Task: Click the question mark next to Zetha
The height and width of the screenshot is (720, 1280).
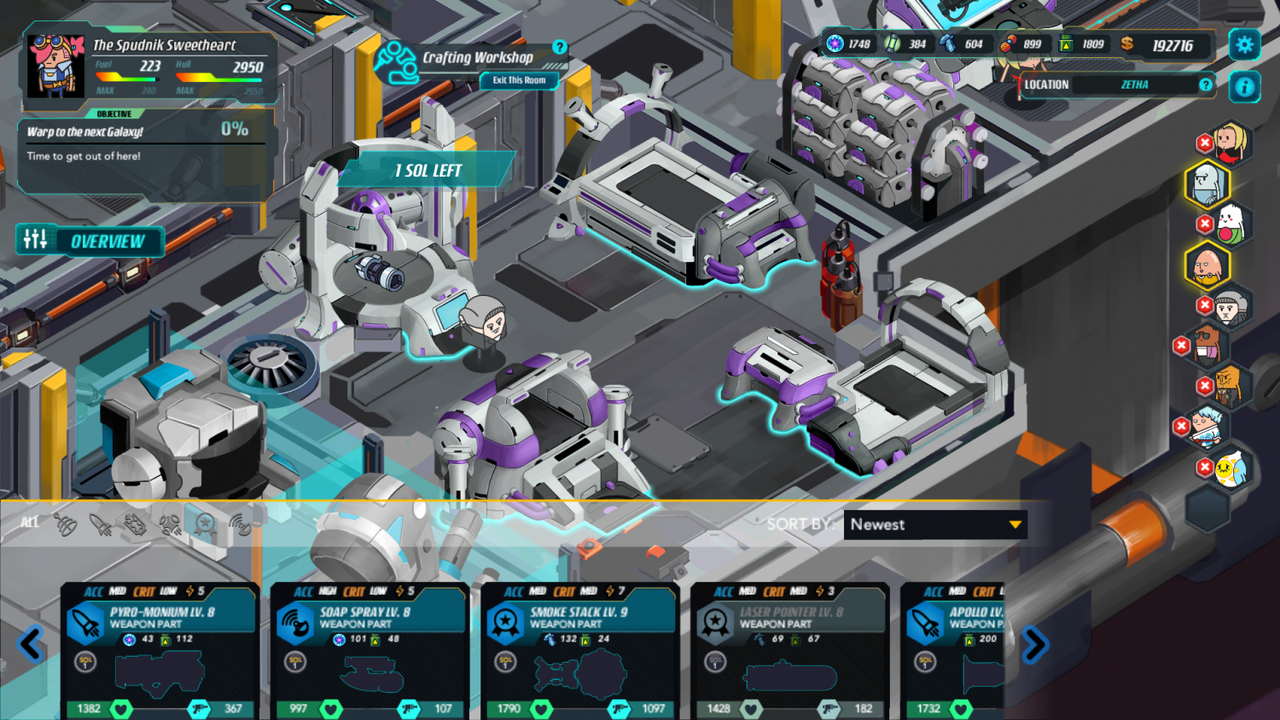Action: 1204,85
